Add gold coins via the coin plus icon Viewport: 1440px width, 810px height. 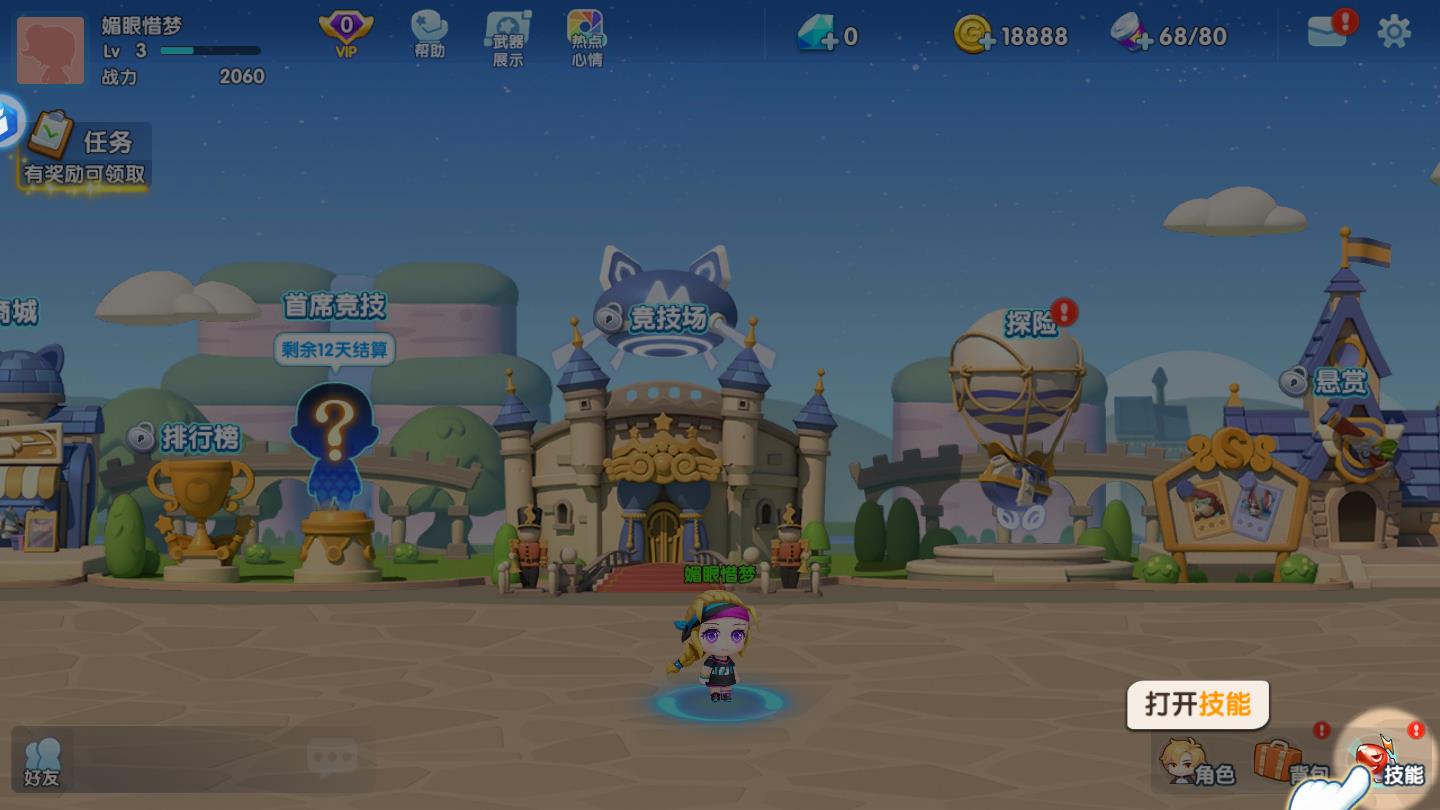973,36
